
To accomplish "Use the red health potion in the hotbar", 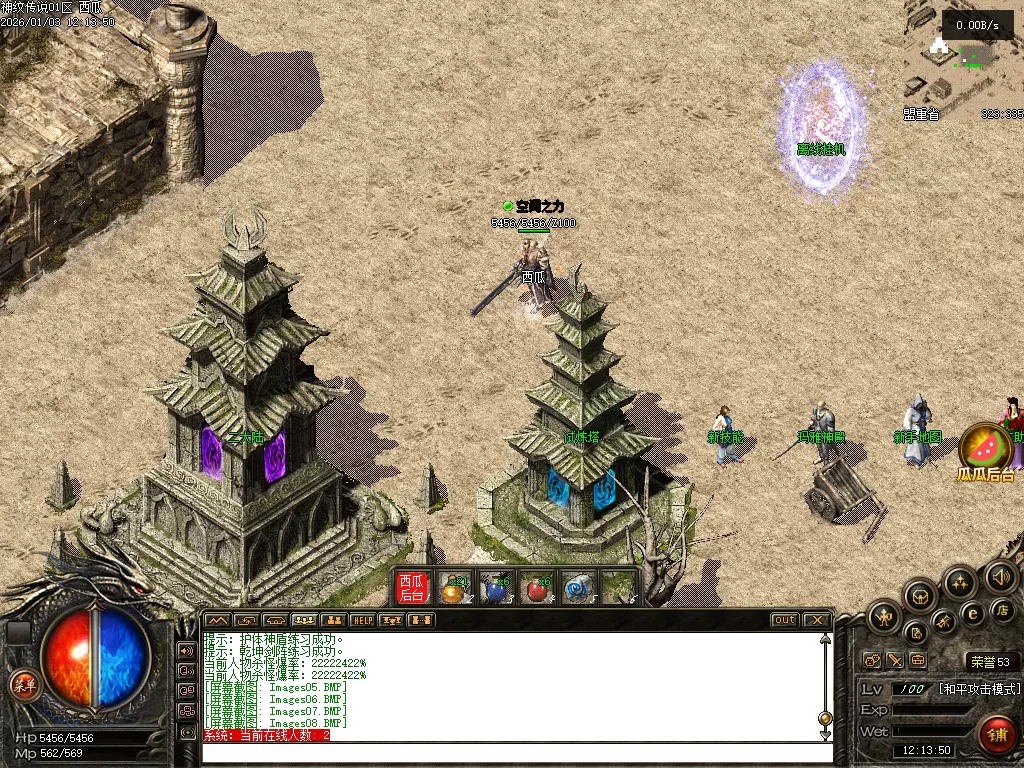I will tap(538, 589).
